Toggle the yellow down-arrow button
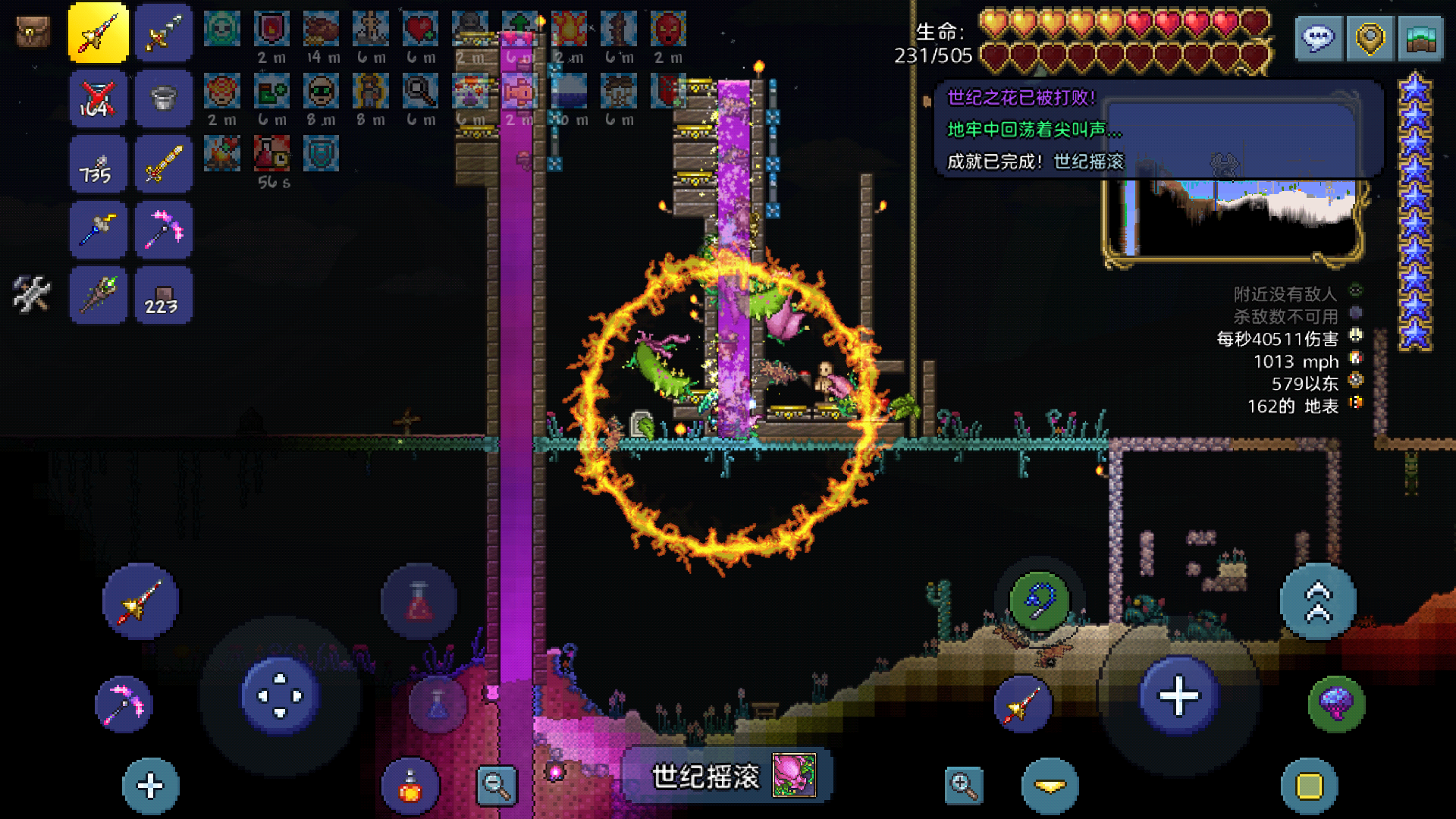1456x819 pixels. [x=1050, y=786]
